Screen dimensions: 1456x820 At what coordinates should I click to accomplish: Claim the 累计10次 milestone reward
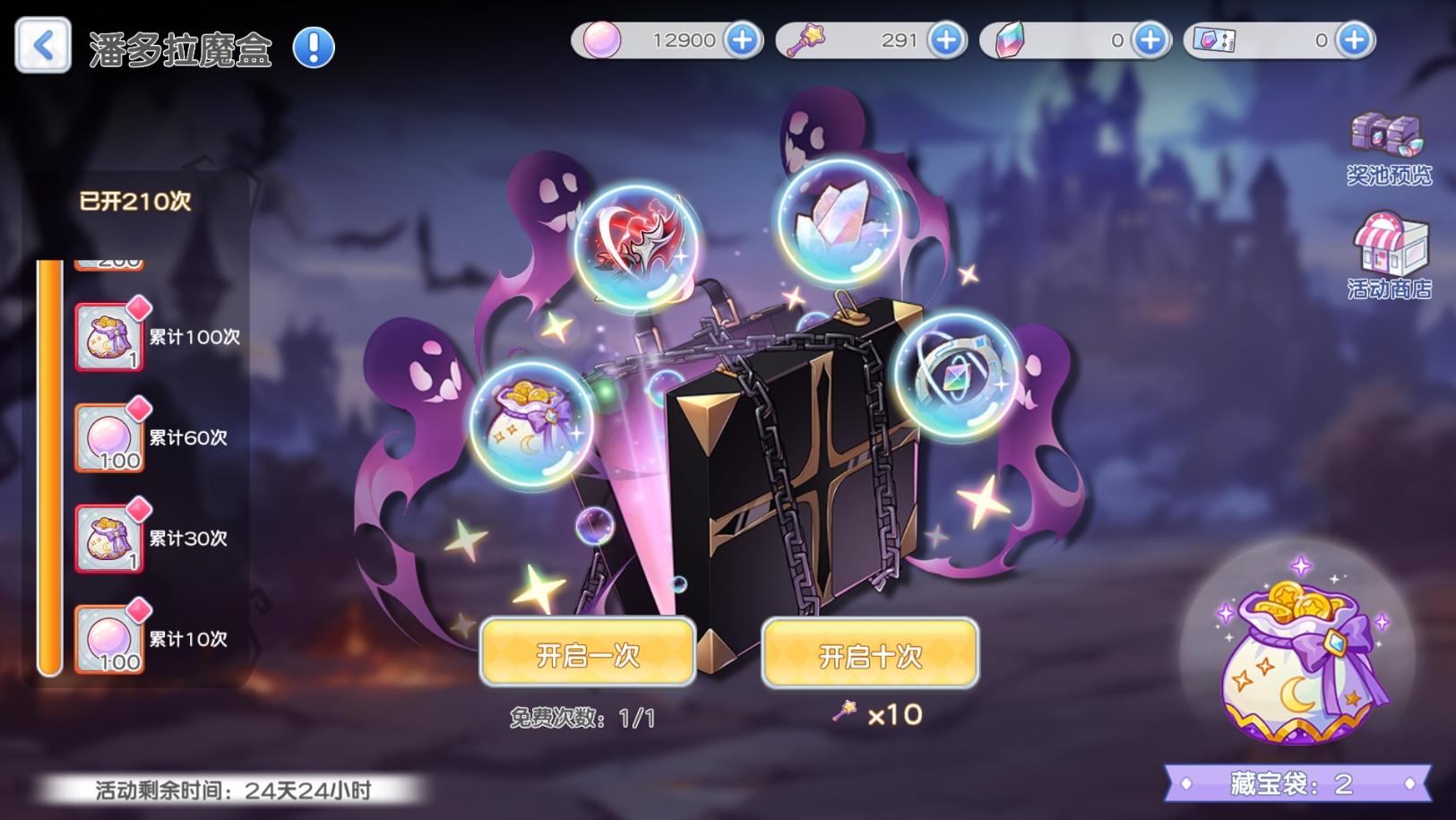108,639
